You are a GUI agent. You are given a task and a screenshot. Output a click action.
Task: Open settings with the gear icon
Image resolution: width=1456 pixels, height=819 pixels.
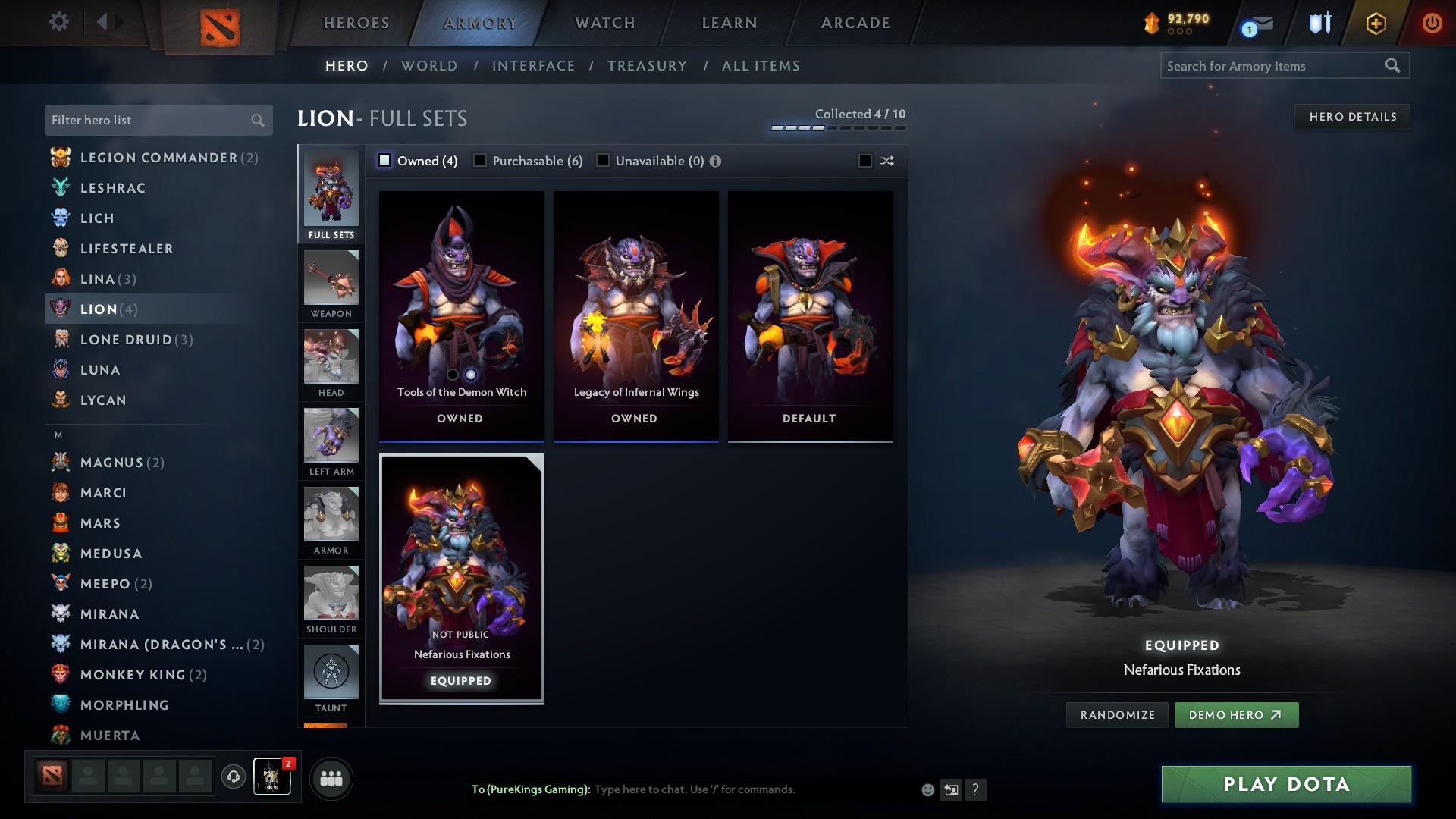[59, 22]
